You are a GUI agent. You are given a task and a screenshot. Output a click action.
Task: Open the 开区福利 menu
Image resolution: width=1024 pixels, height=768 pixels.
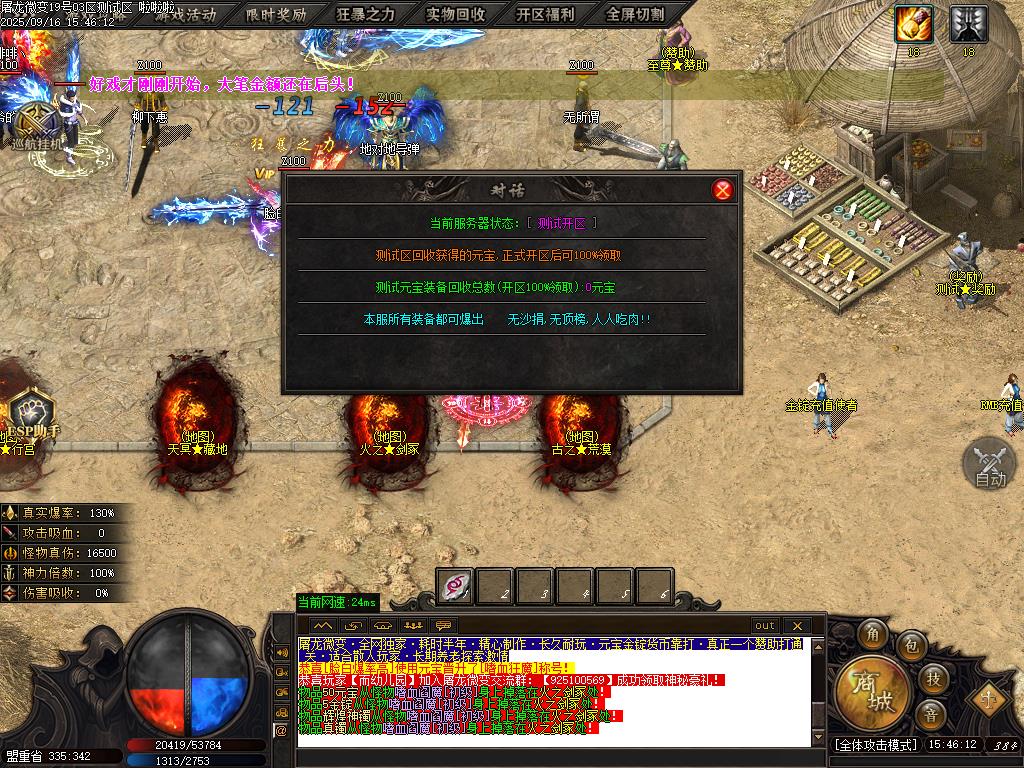(x=546, y=14)
